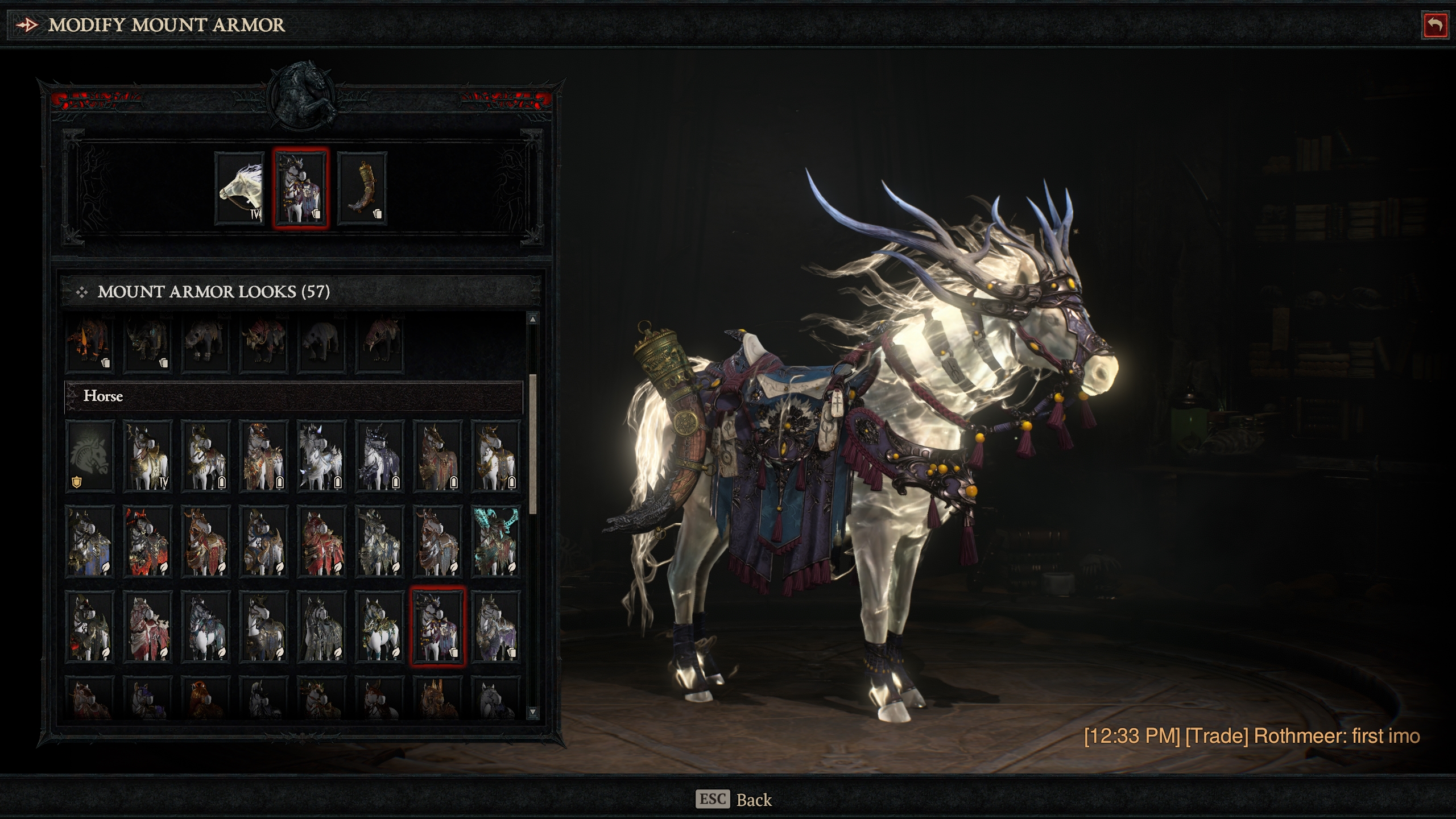Select the white horse mount slot
The width and height of the screenshot is (1456, 819).
pos(240,189)
